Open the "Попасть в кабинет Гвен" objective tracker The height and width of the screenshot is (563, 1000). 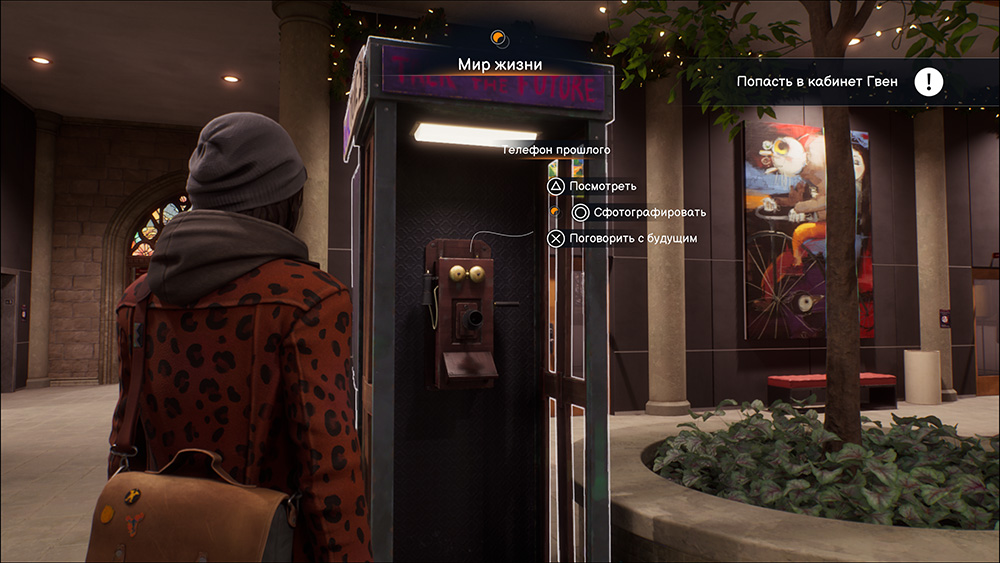coord(816,82)
